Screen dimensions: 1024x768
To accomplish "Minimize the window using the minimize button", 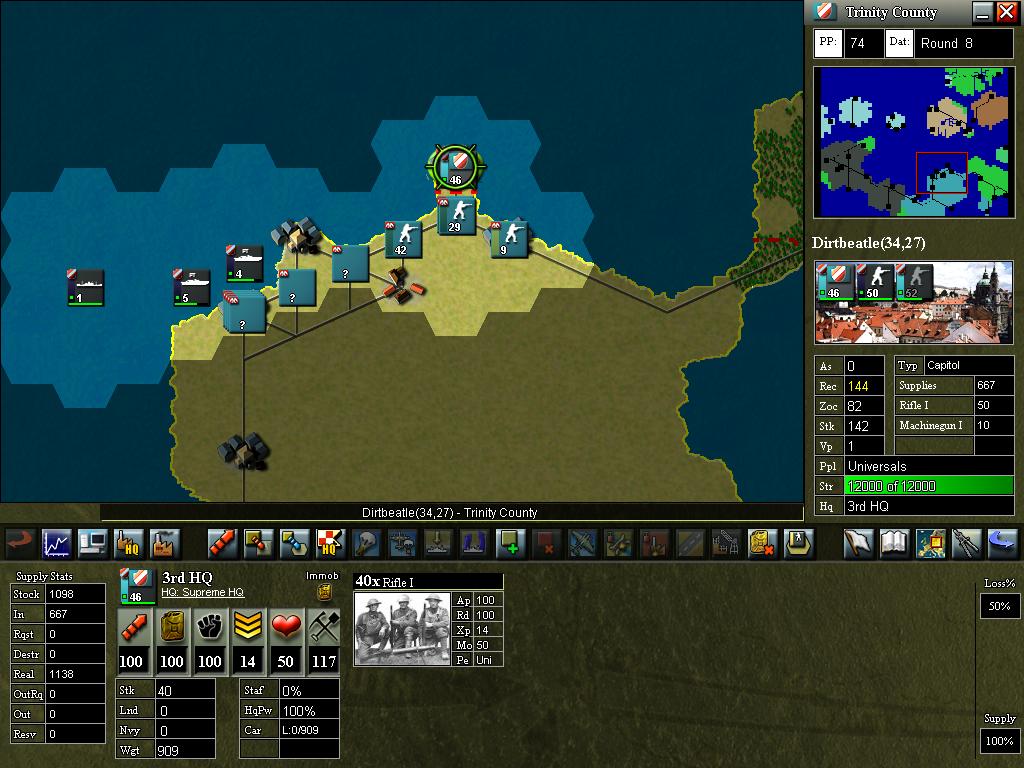I will pos(982,12).
